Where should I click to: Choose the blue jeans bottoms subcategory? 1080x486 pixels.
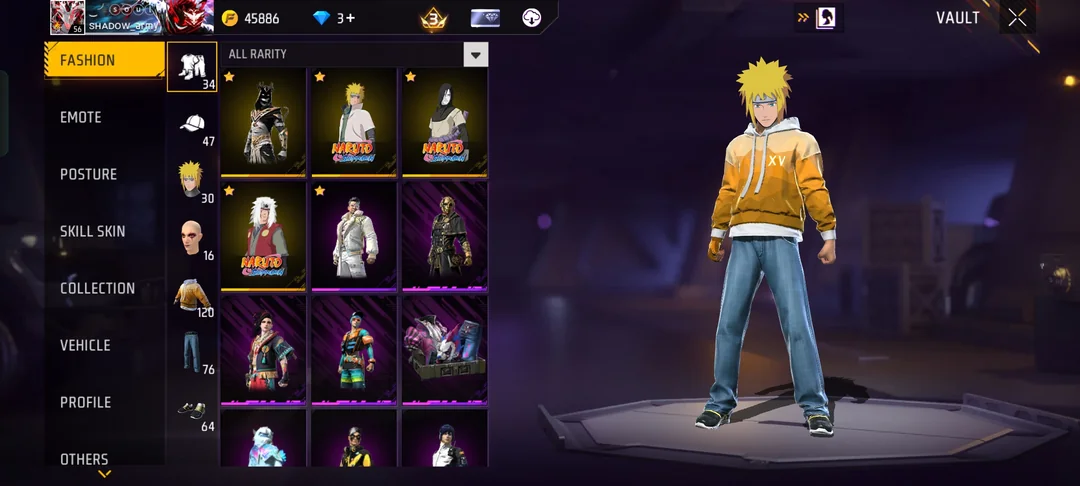tap(191, 354)
